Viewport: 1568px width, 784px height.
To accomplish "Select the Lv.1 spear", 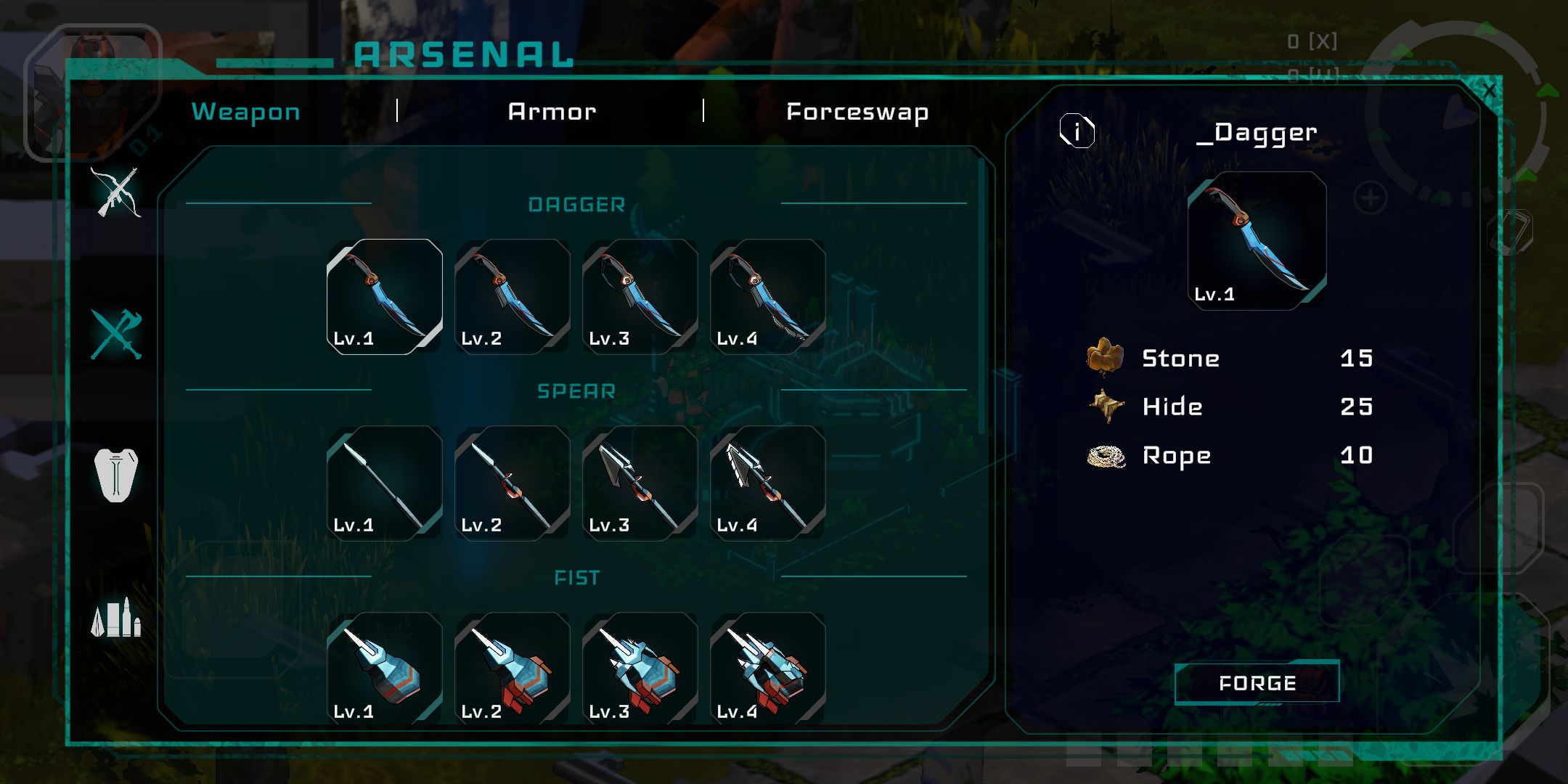I will tap(385, 483).
